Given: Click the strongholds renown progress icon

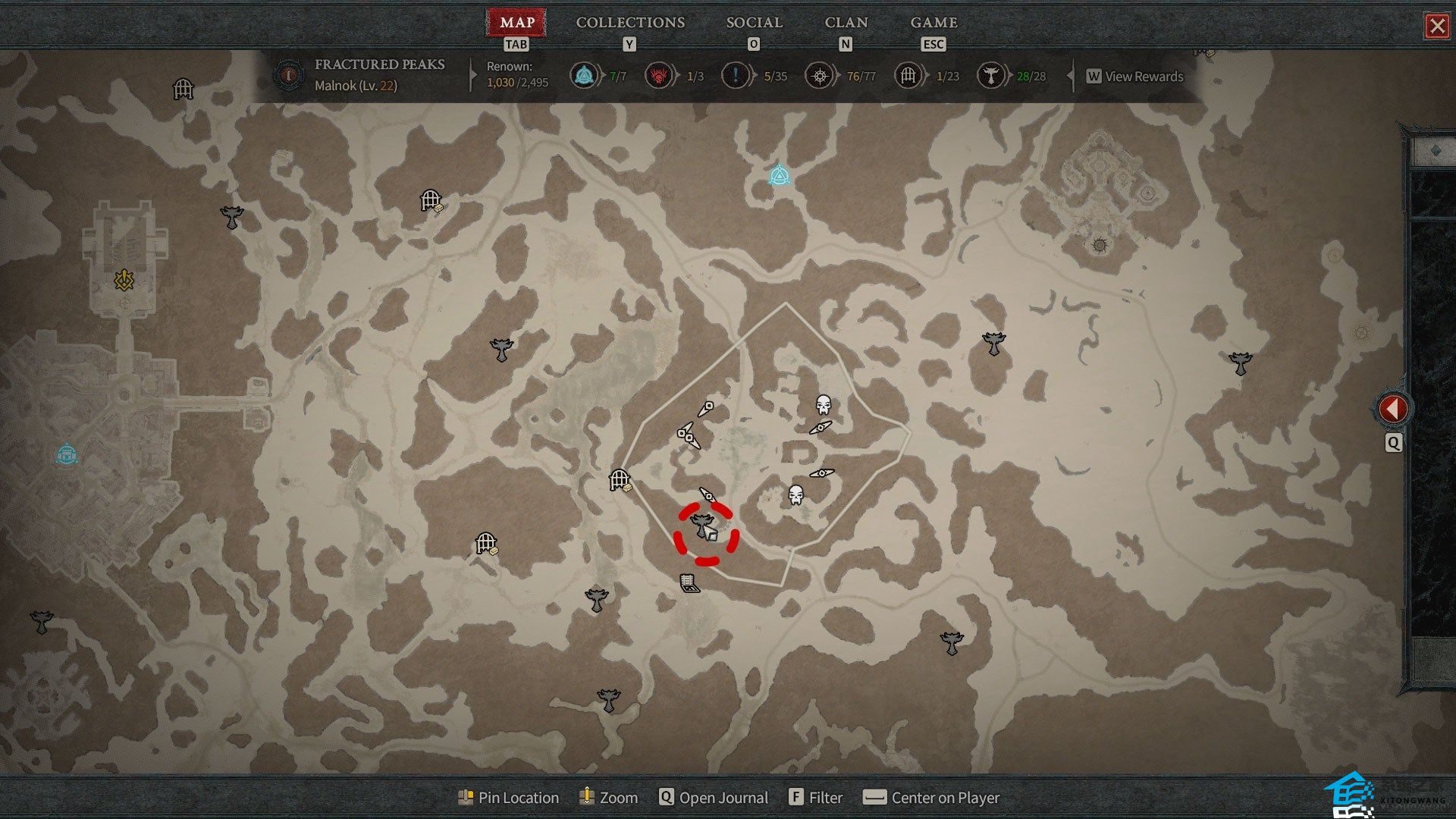Looking at the screenshot, I should [x=658, y=76].
